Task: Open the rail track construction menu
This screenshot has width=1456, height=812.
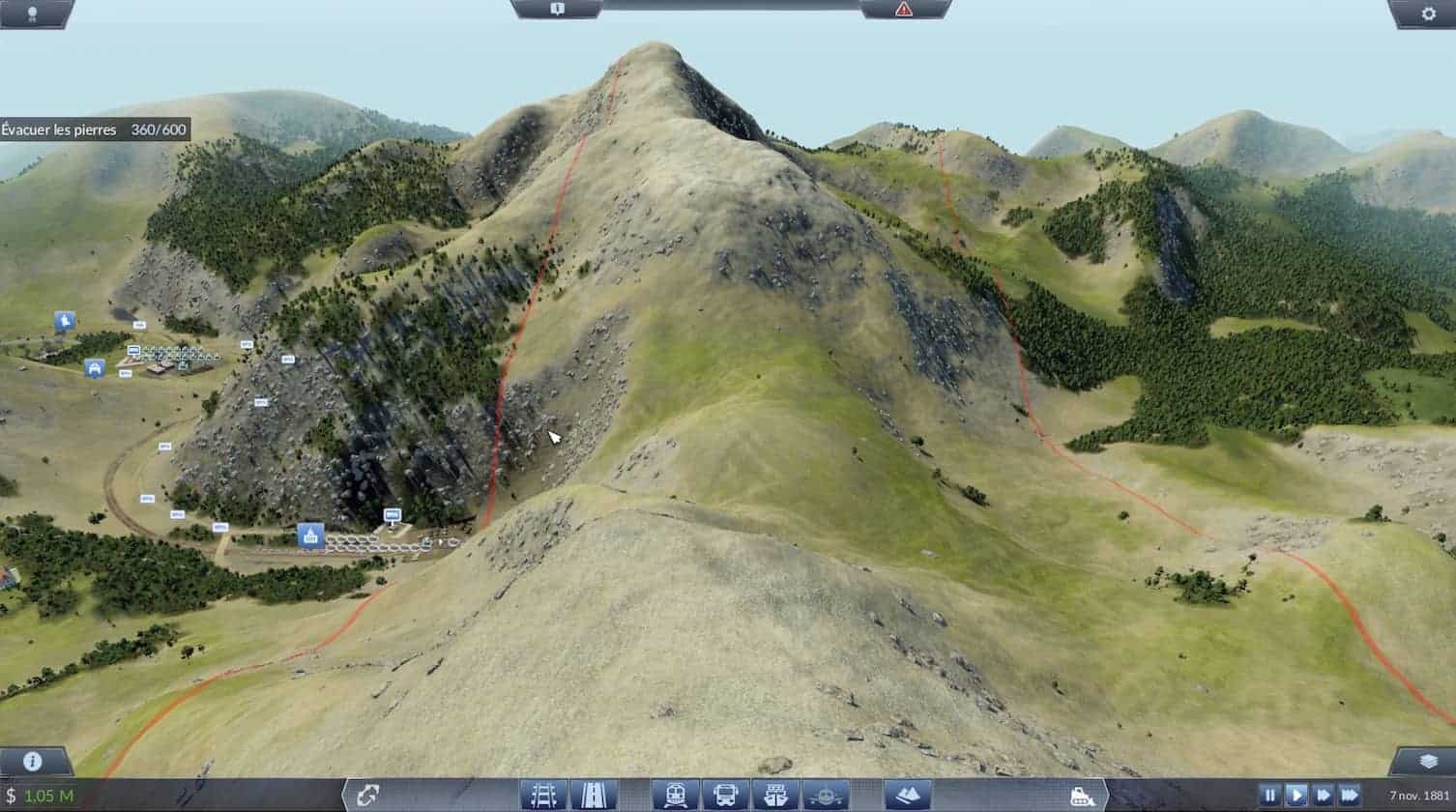Action: (543, 796)
